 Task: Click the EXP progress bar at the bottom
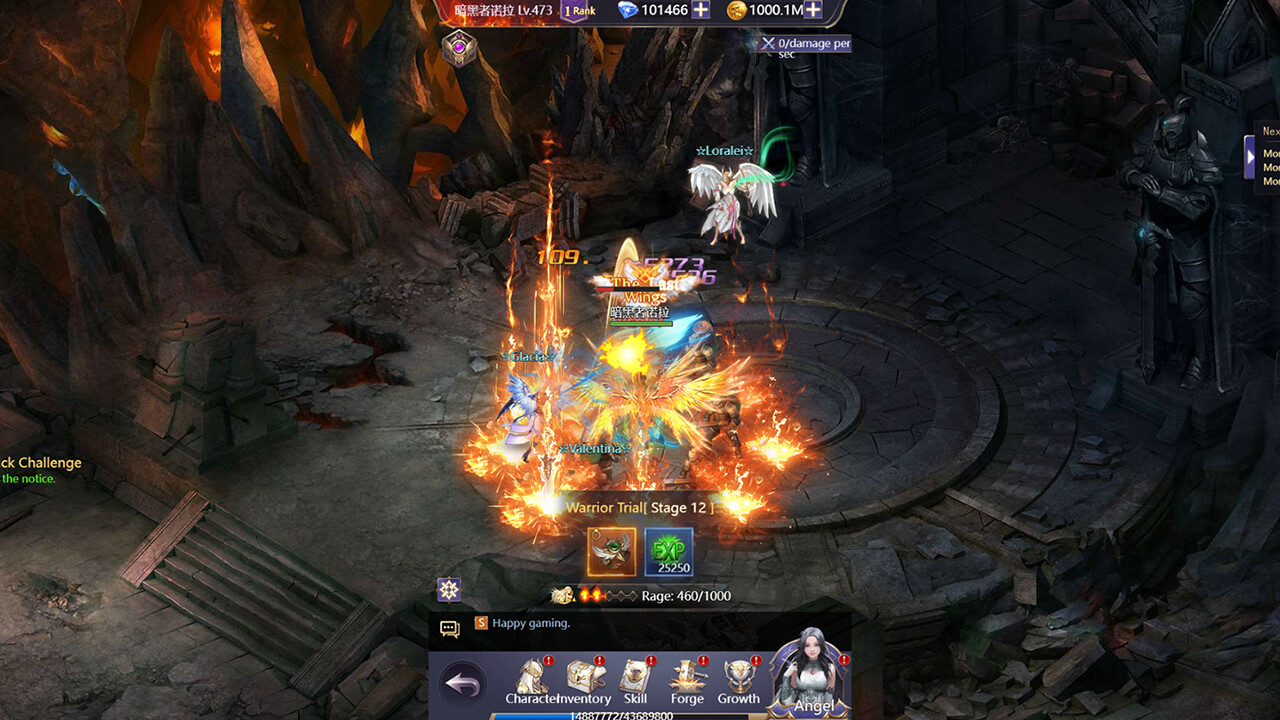pos(620,713)
